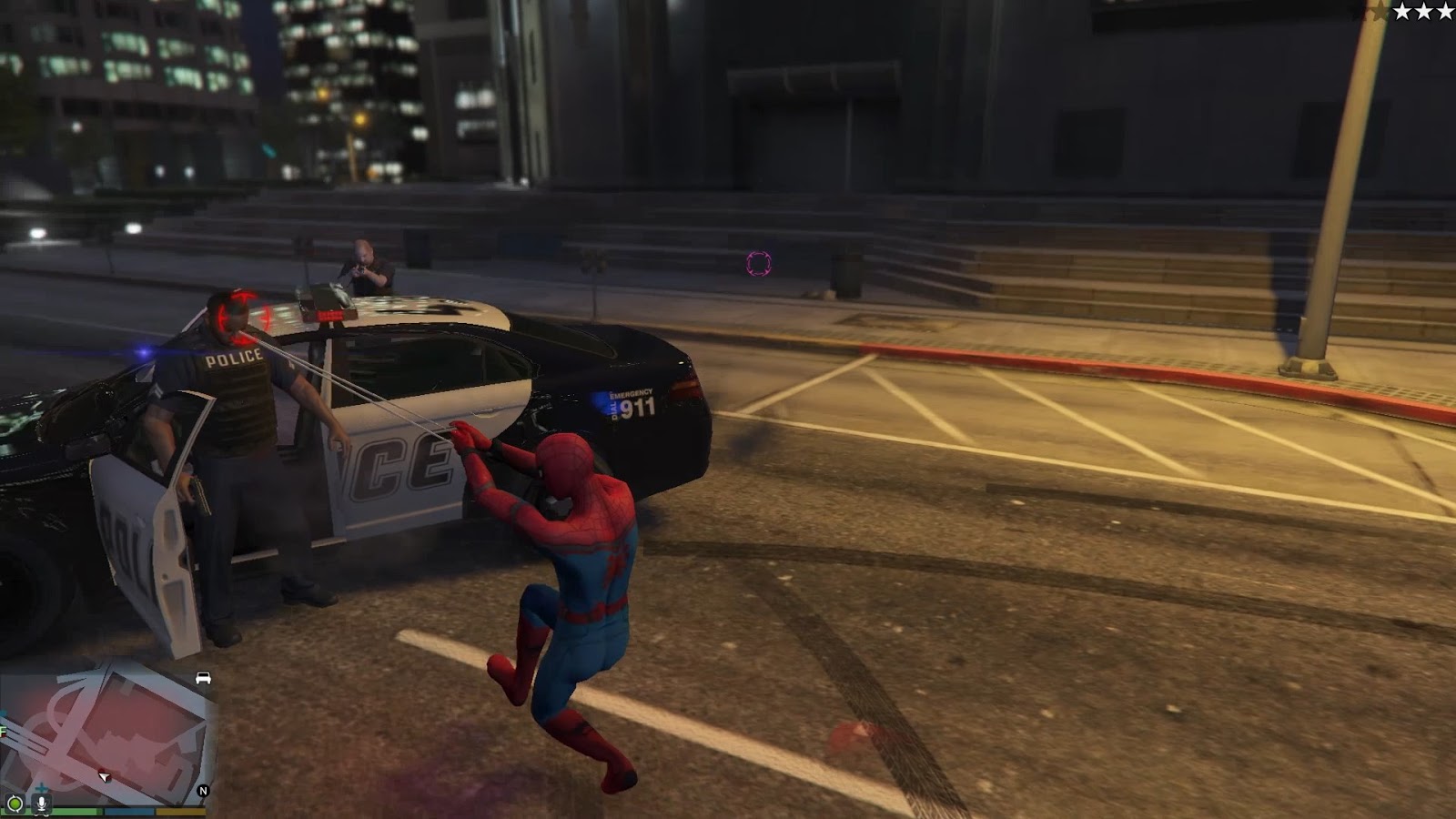This screenshot has width=1456, height=819.
Task: Select the microphone voice chat icon
Action: pyautogui.click(x=42, y=804)
